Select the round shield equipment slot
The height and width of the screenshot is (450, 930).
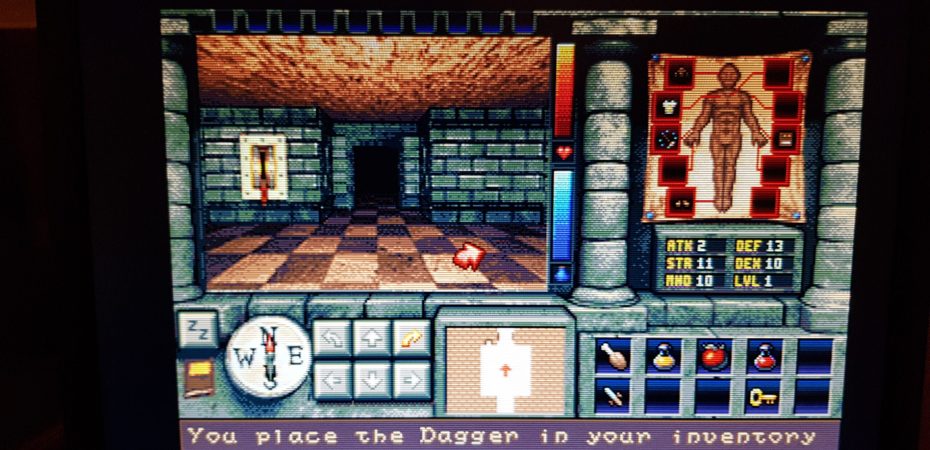click(667, 138)
